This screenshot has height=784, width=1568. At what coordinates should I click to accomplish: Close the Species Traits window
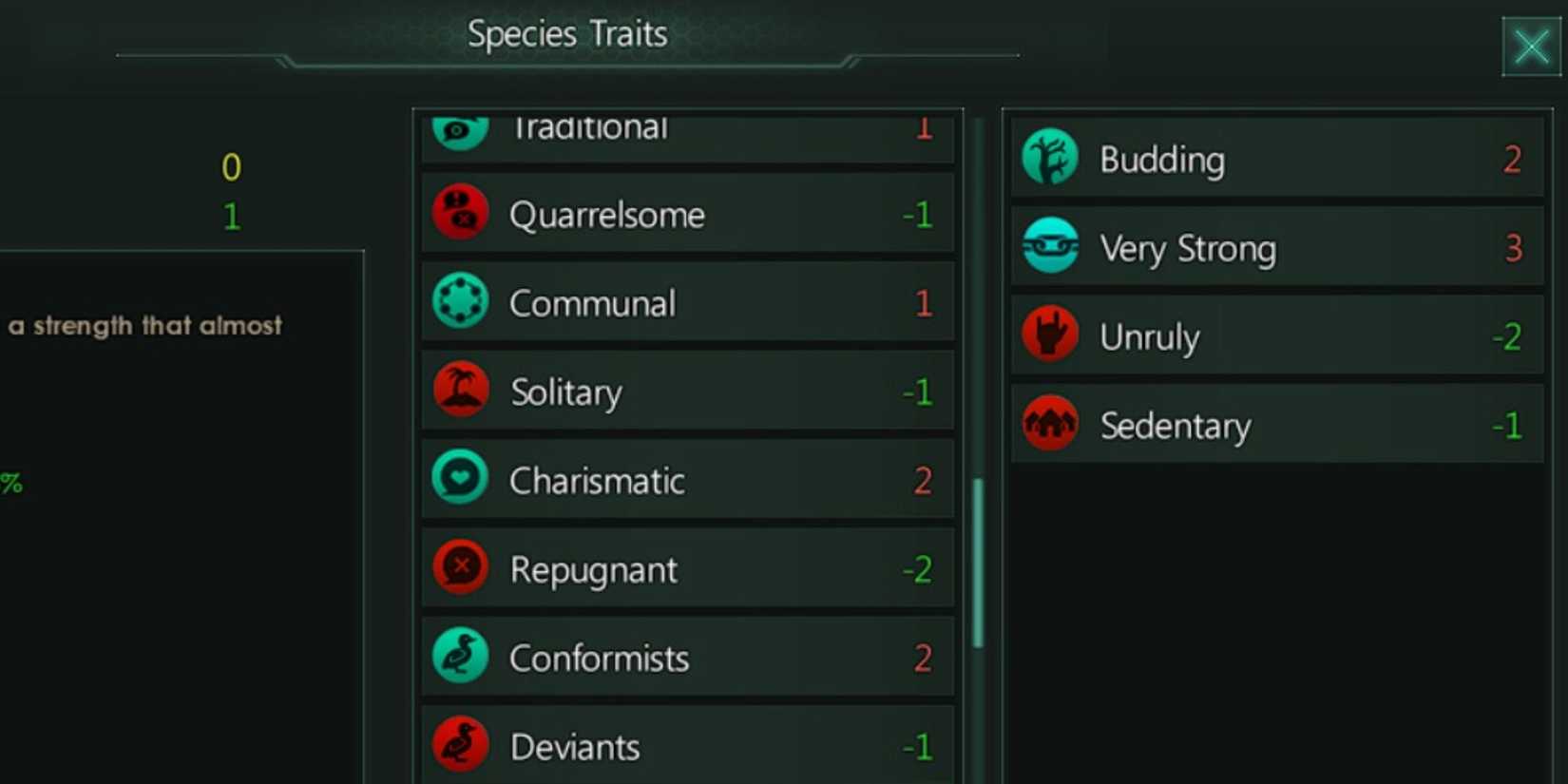click(1530, 46)
